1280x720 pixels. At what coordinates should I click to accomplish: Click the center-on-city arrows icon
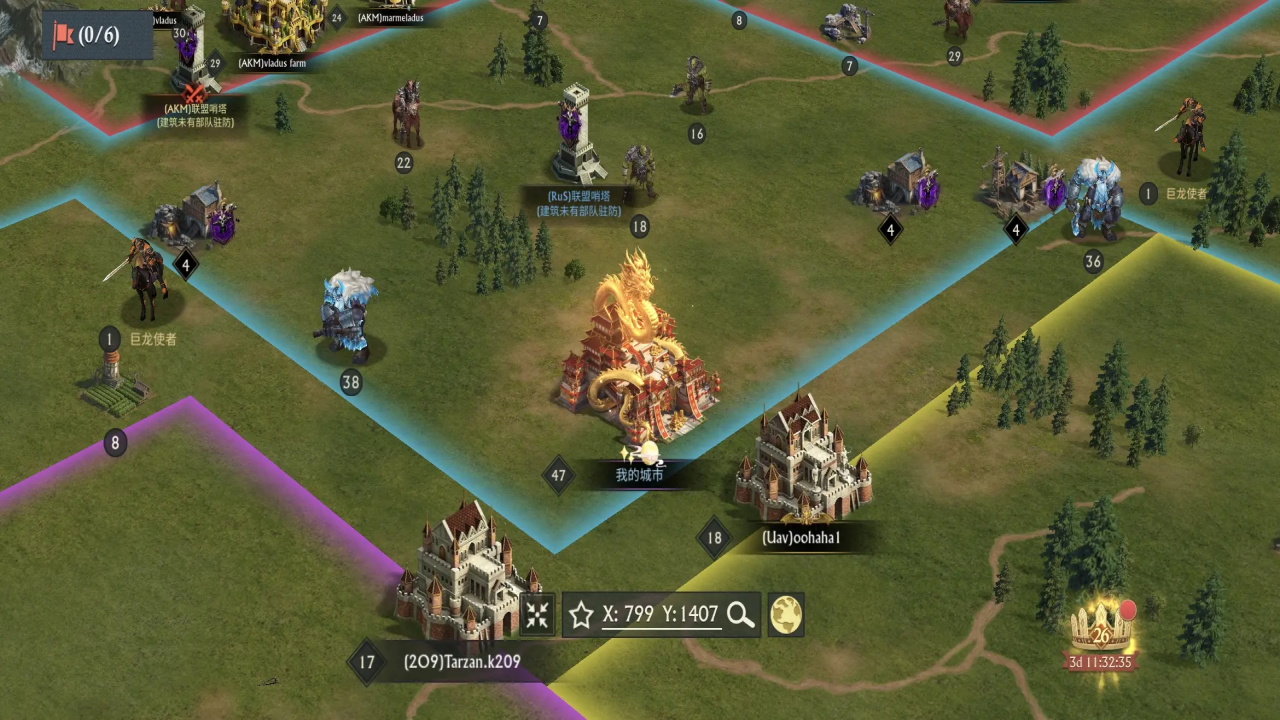[x=537, y=614]
